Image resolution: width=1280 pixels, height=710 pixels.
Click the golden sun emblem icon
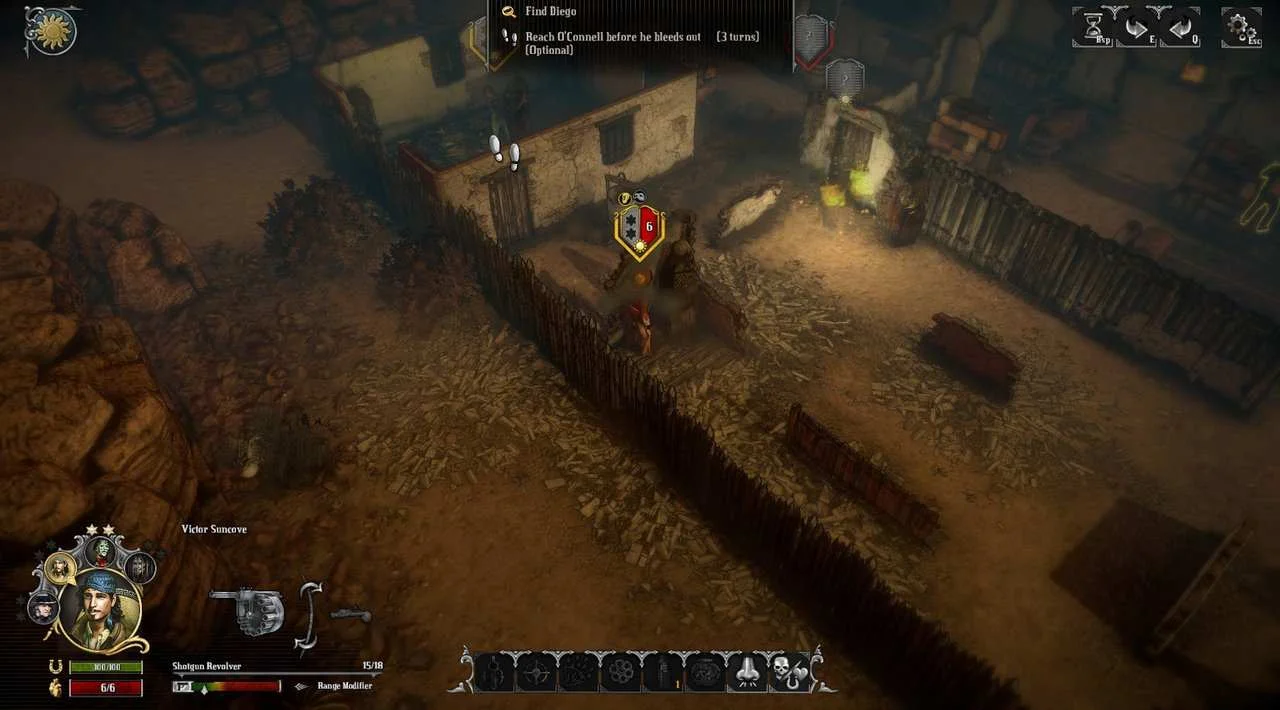click(51, 30)
